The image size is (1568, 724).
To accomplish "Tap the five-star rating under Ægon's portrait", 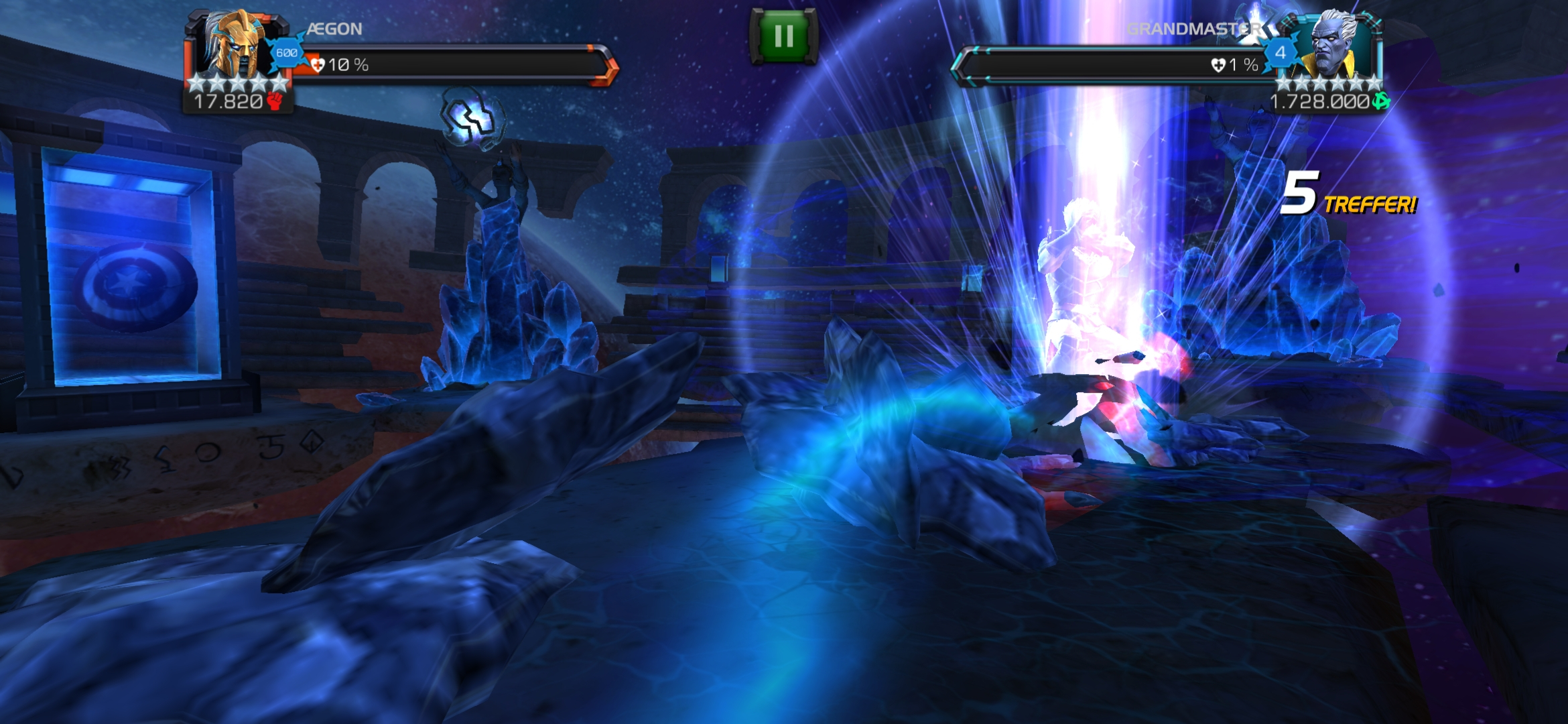I will coord(237,84).
